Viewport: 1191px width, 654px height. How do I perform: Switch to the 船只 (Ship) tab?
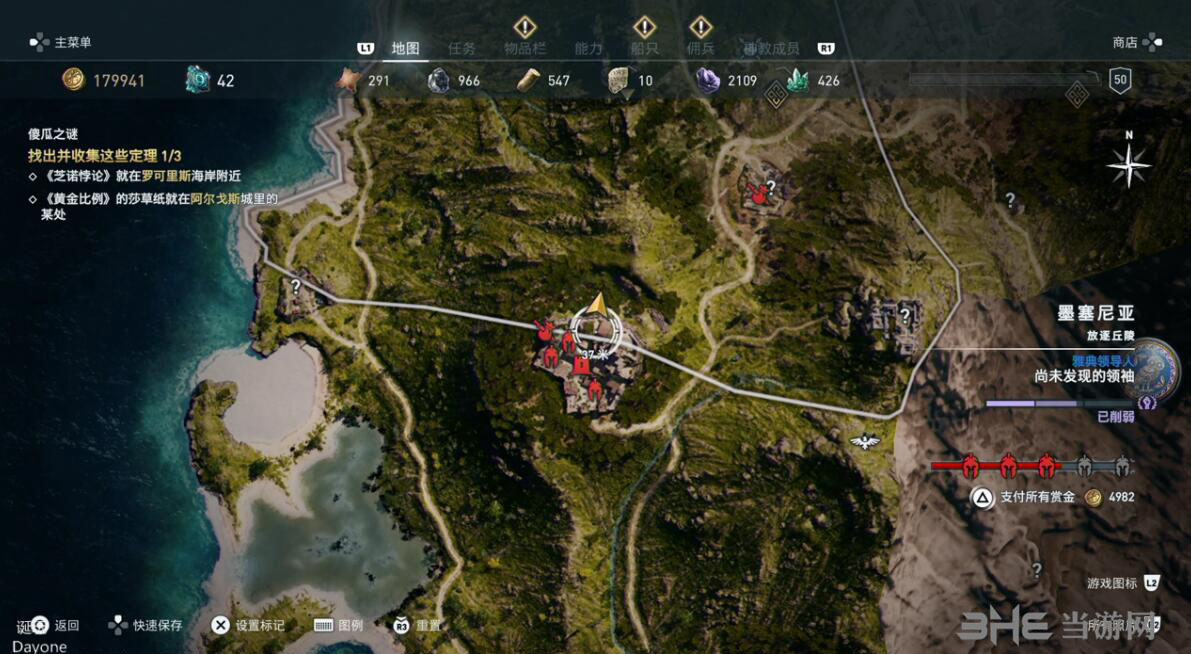(644, 48)
